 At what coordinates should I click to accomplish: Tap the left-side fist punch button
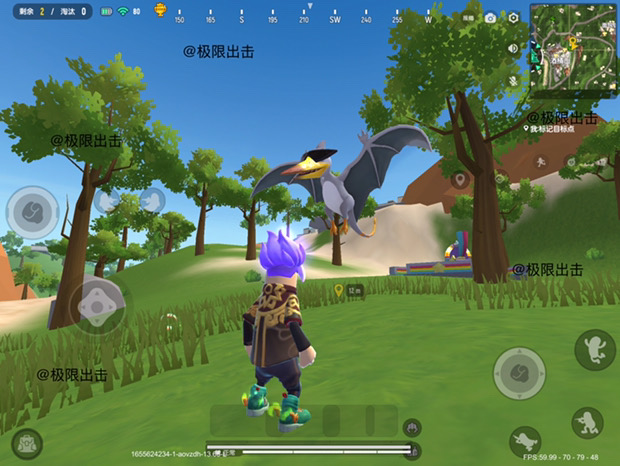tap(32, 211)
